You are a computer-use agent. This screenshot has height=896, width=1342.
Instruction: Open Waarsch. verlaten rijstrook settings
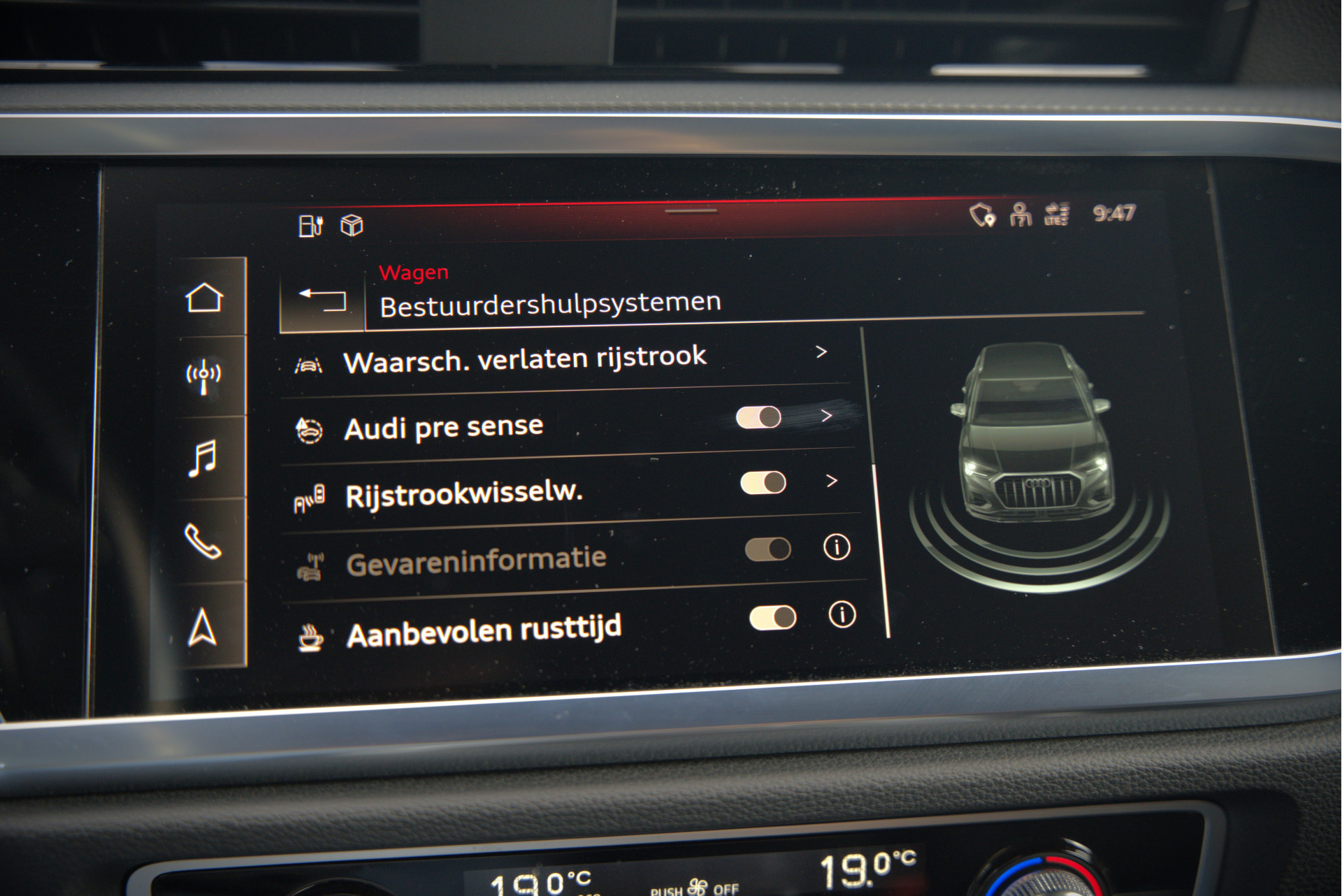click(525, 359)
